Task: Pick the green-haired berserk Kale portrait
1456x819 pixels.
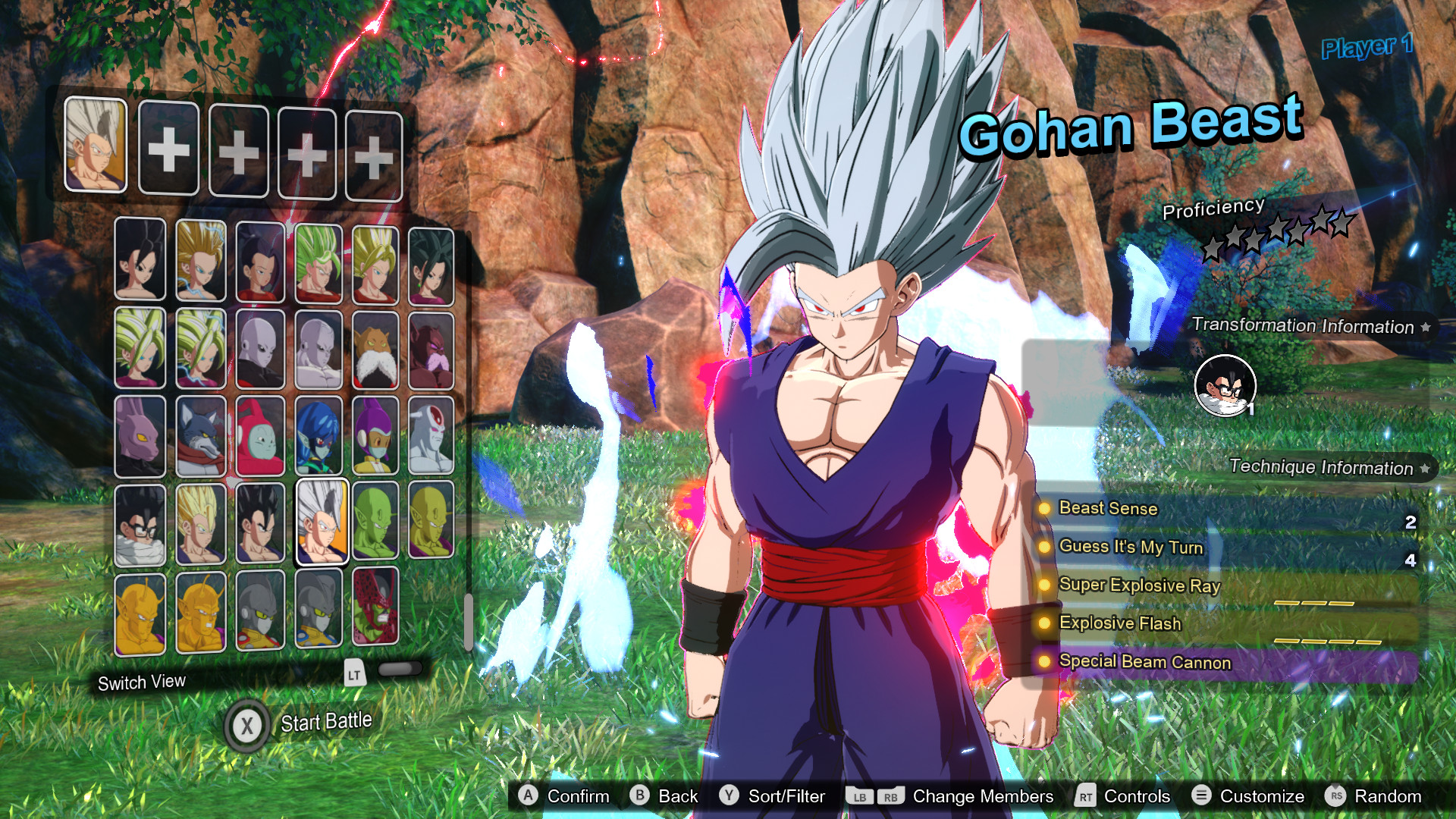Action: coord(318,262)
